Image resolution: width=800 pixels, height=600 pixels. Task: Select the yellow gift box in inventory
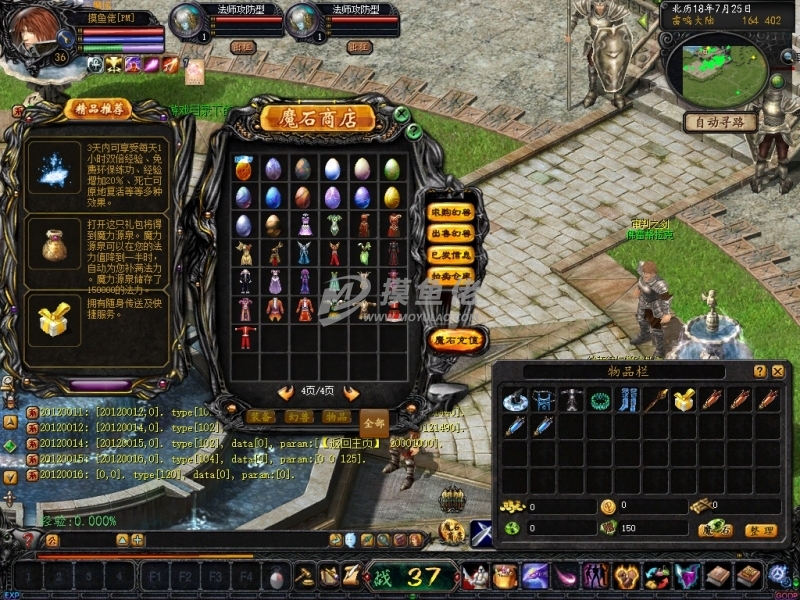[x=685, y=401]
